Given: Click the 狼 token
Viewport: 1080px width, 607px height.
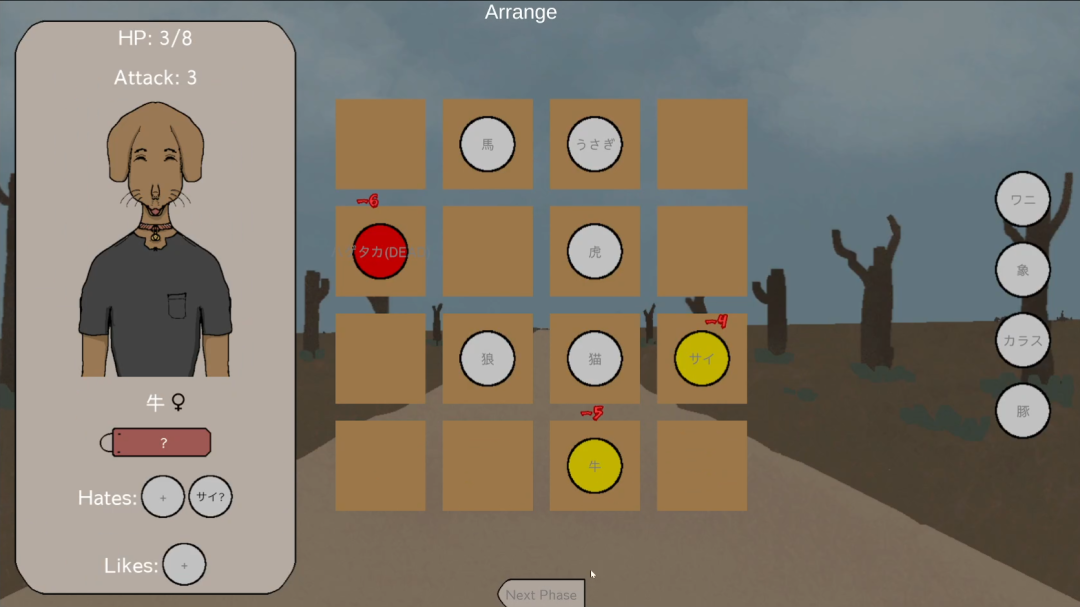Looking at the screenshot, I should click(x=487, y=359).
